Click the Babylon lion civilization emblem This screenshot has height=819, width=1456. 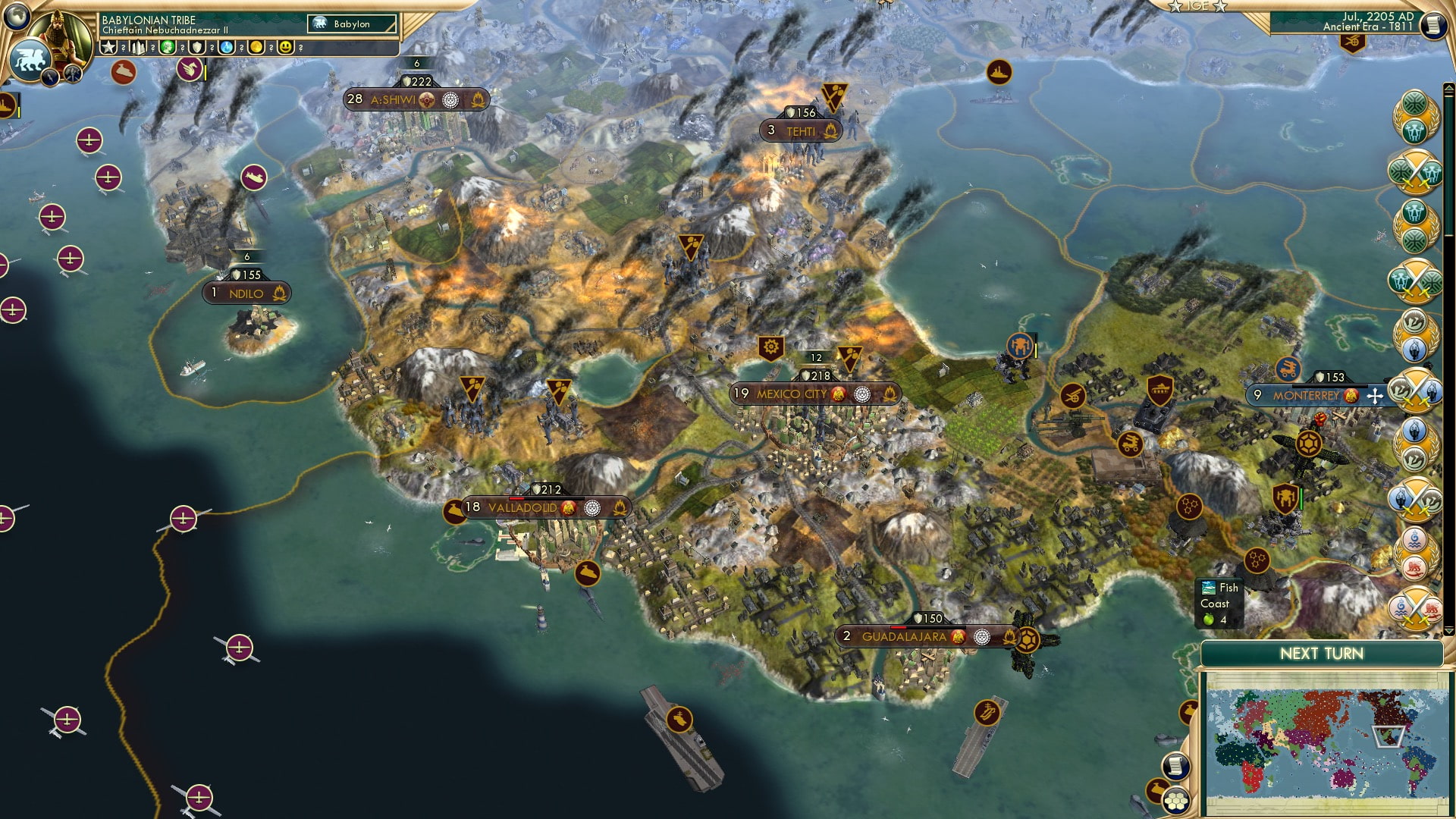click(30, 58)
